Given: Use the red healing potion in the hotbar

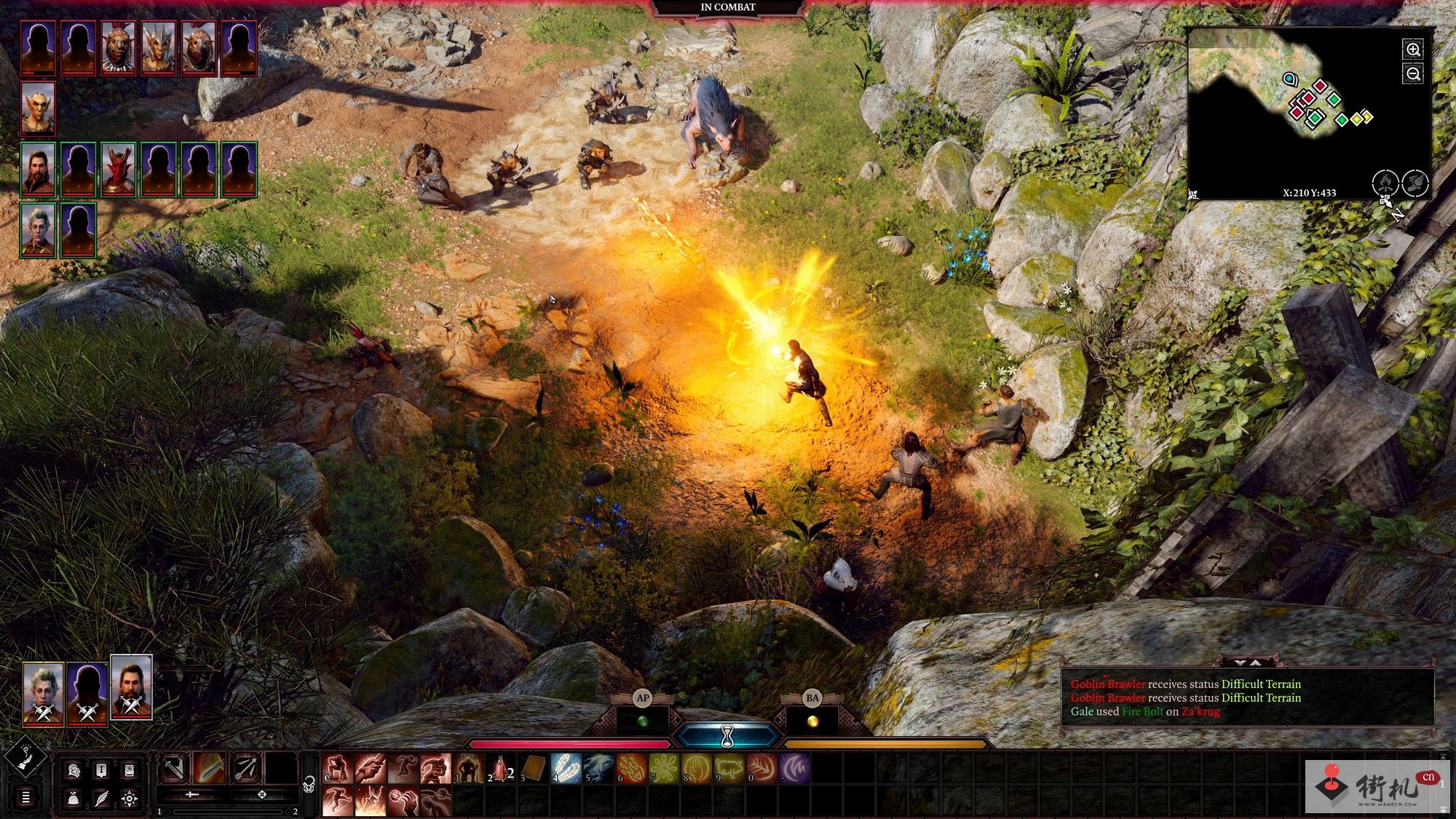Looking at the screenshot, I should (x=501, y=769).
